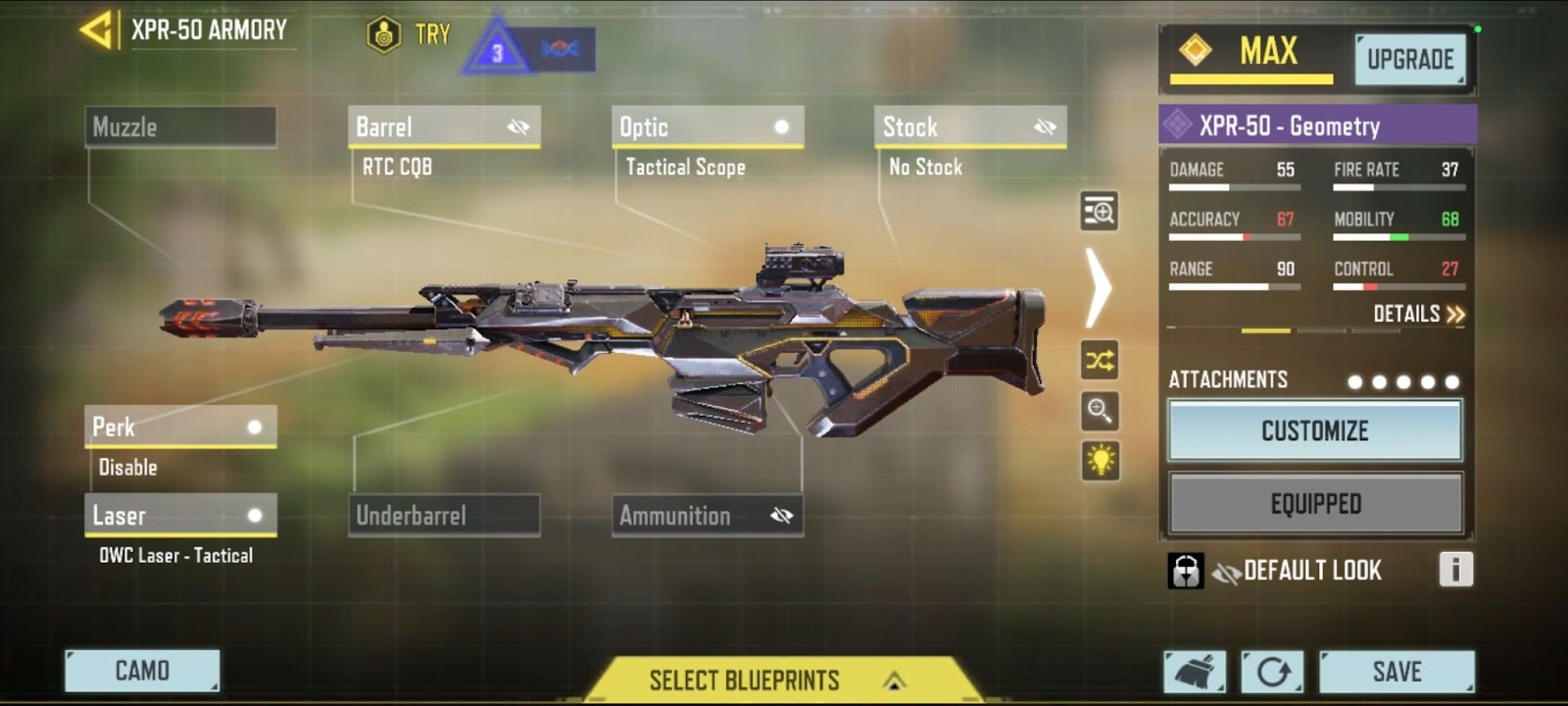Select the Barrel attachment slot
Image resolution: width=1568 pixels, height=706 pixels.
click(443, 127)
